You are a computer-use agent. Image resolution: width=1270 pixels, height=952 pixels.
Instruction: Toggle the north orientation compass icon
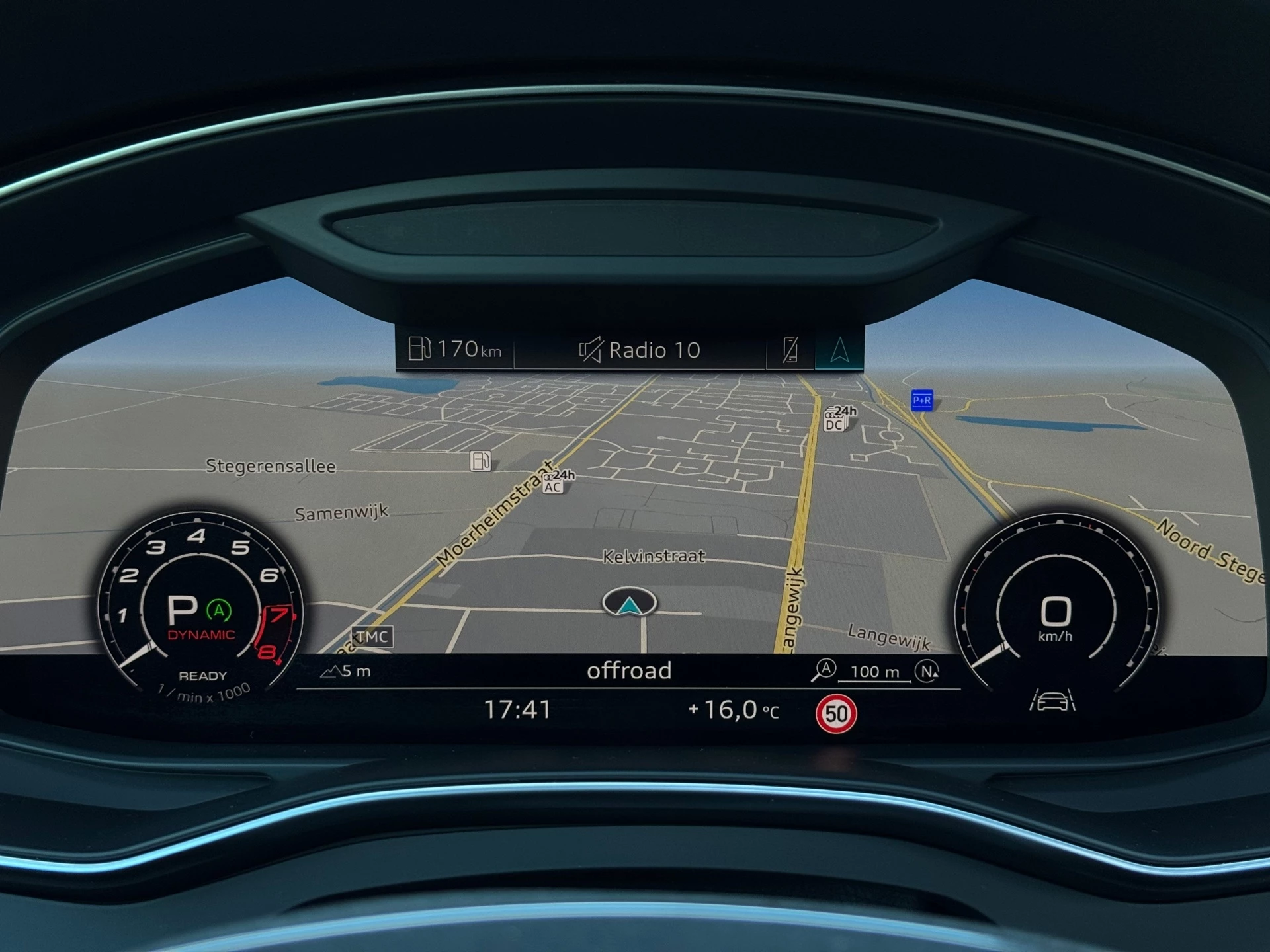point(927,672)
